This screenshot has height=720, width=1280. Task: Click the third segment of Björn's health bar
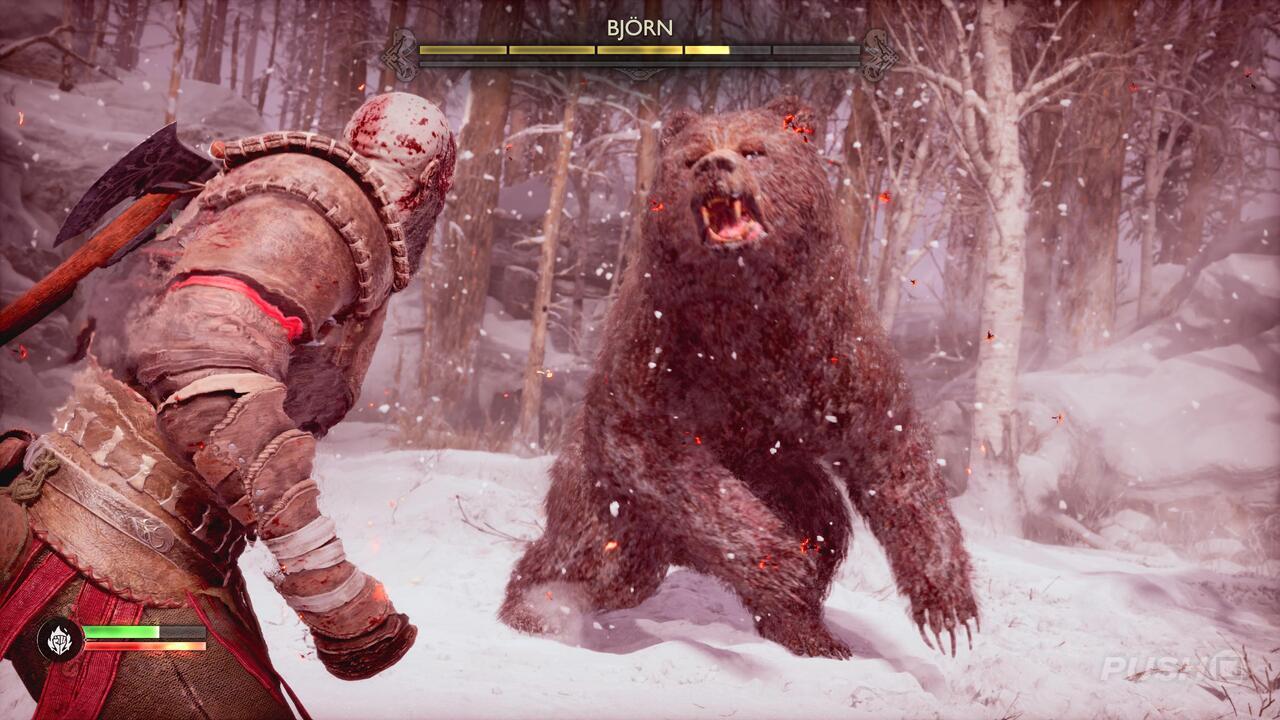click(x=640, y=48)
